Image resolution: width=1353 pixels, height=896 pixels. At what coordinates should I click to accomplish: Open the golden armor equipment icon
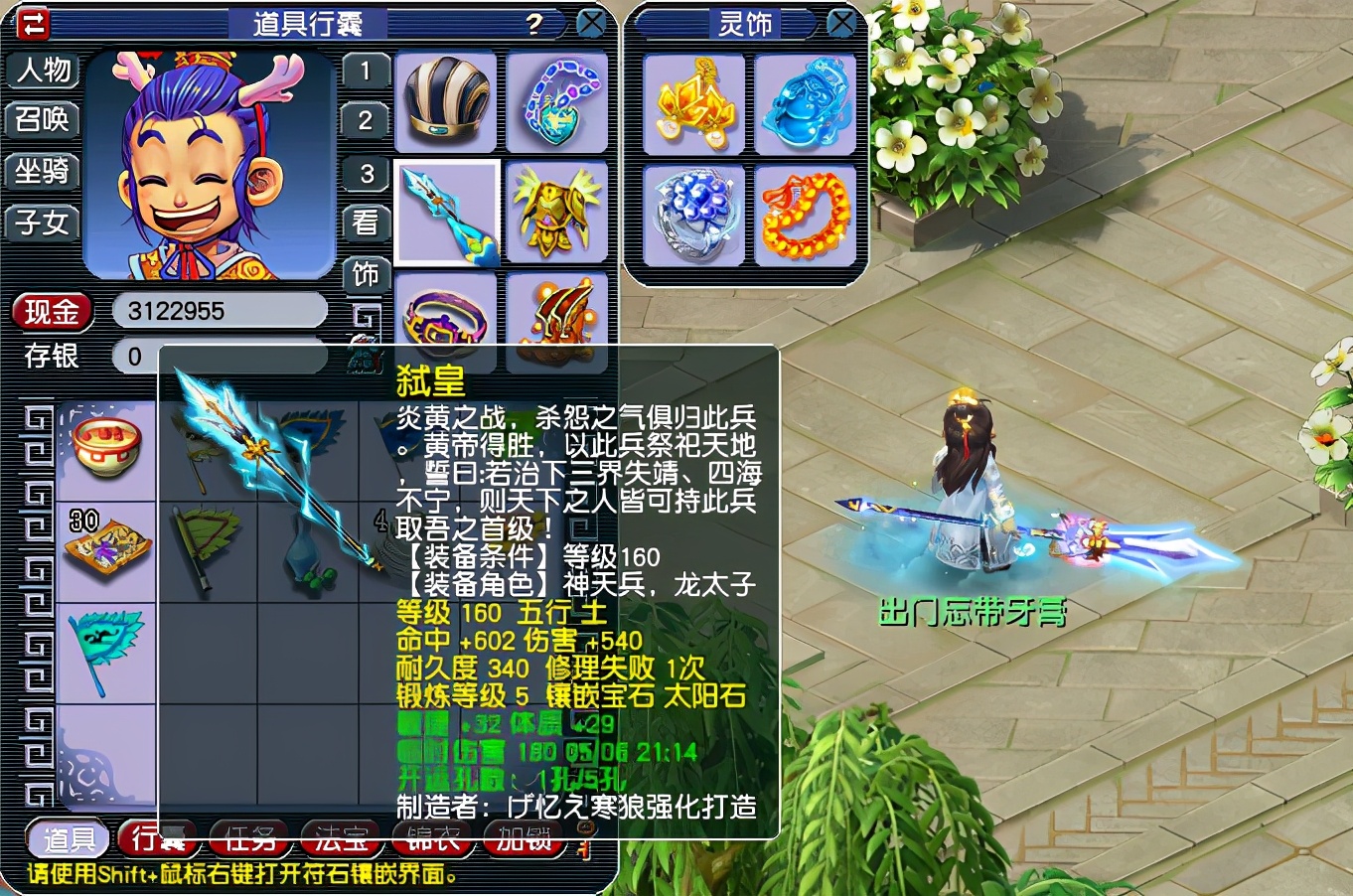pos(556,213)
